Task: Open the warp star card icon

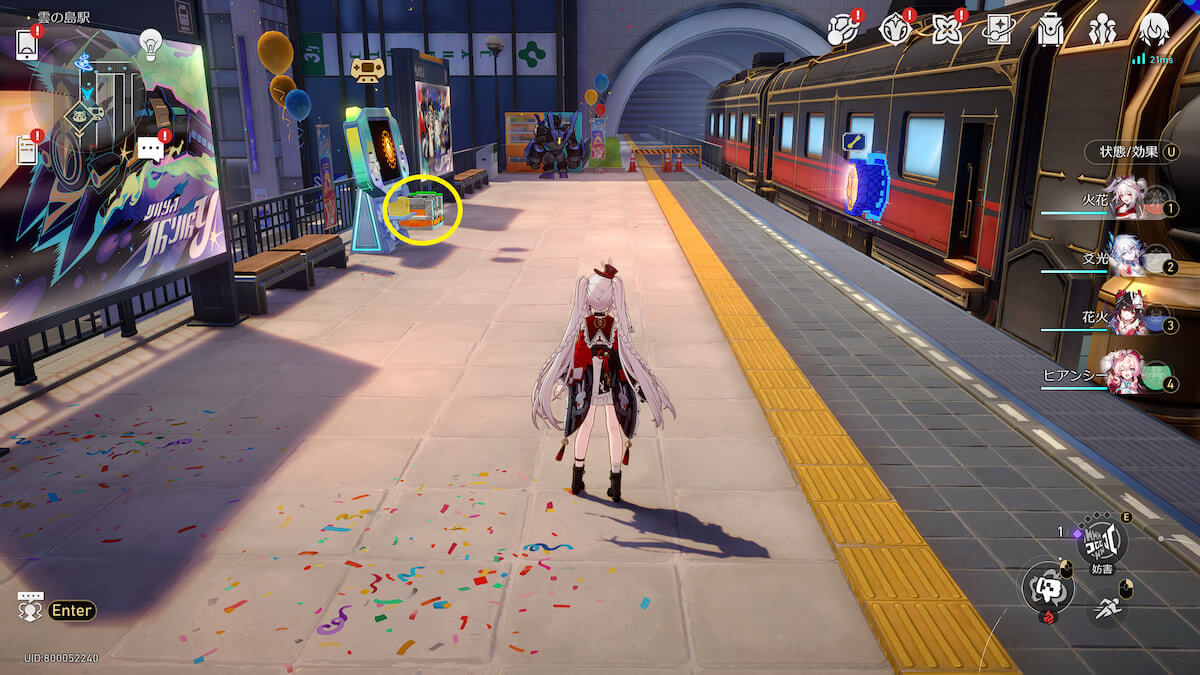Action: pos(998,30)
